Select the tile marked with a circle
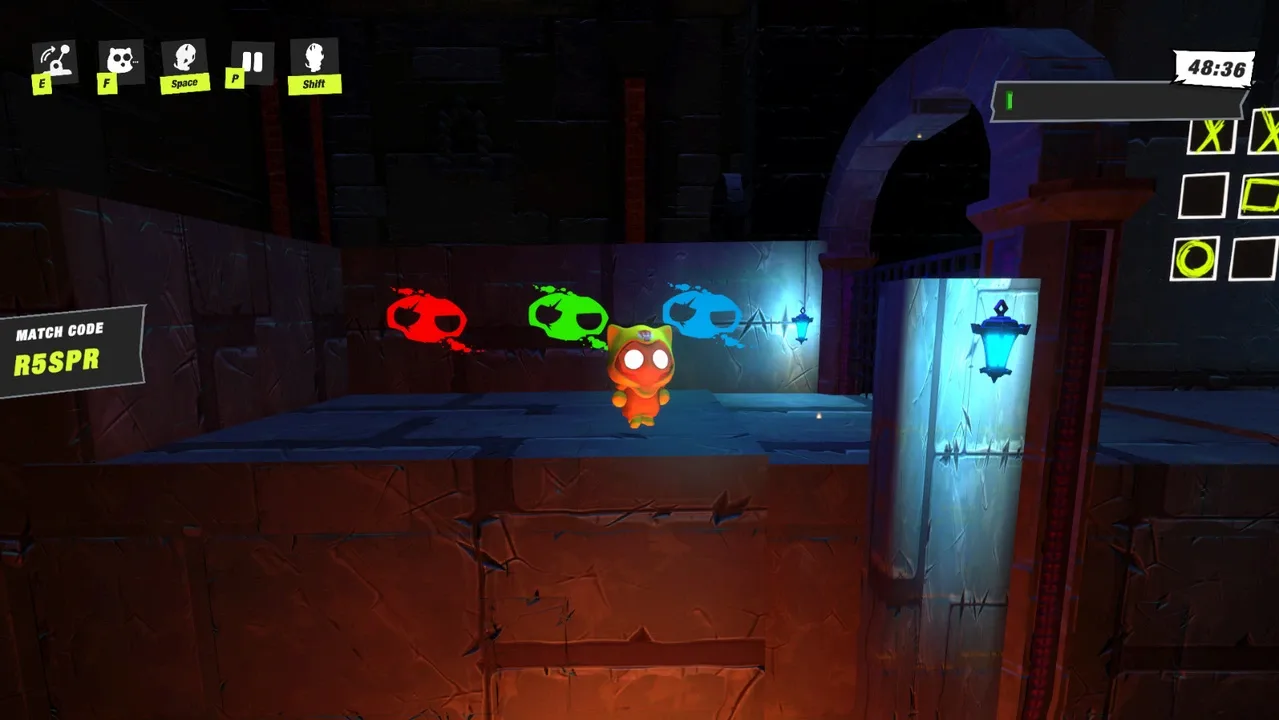The width and height of the screenshot is (1279, 720). pyautogui.click(x=1194, y=258)
